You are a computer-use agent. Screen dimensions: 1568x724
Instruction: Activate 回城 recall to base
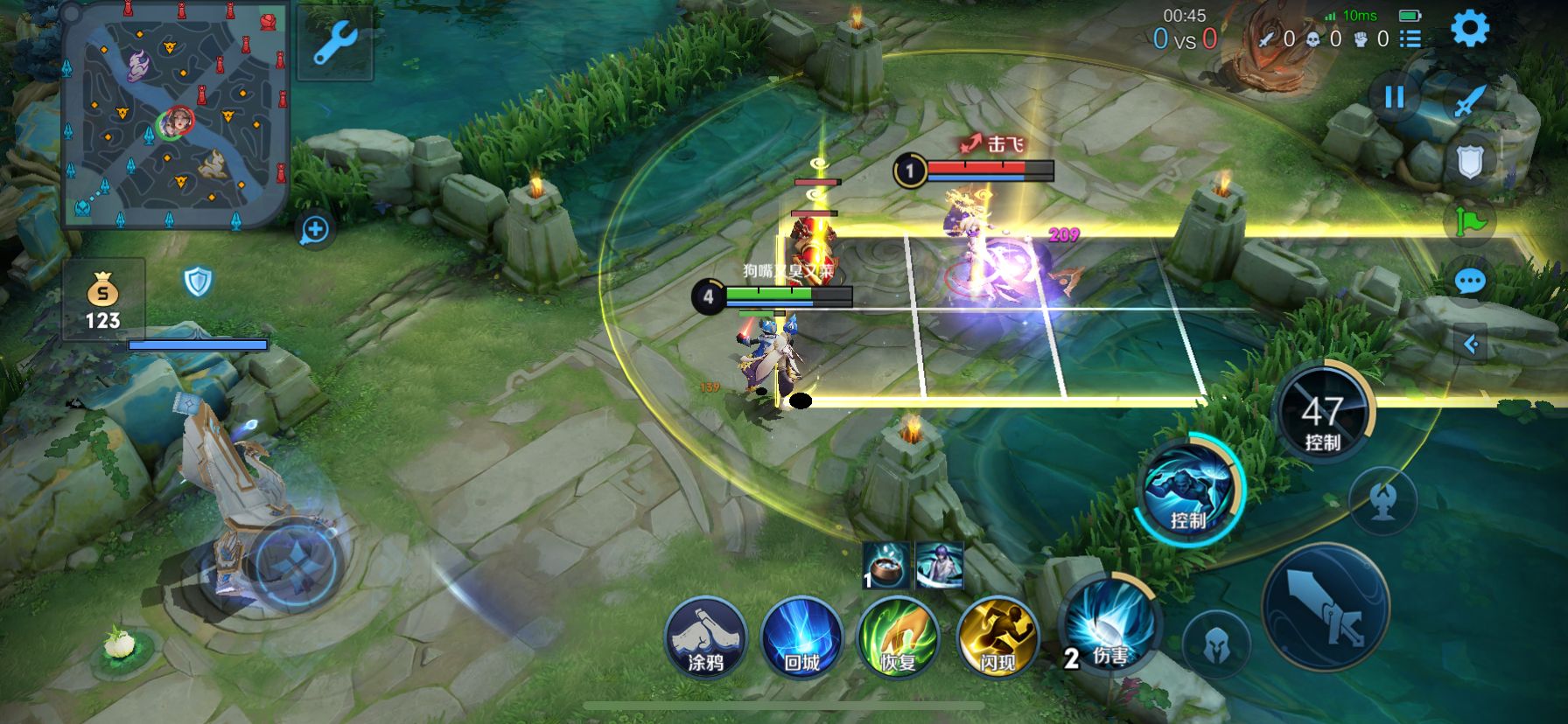point(801,636)
